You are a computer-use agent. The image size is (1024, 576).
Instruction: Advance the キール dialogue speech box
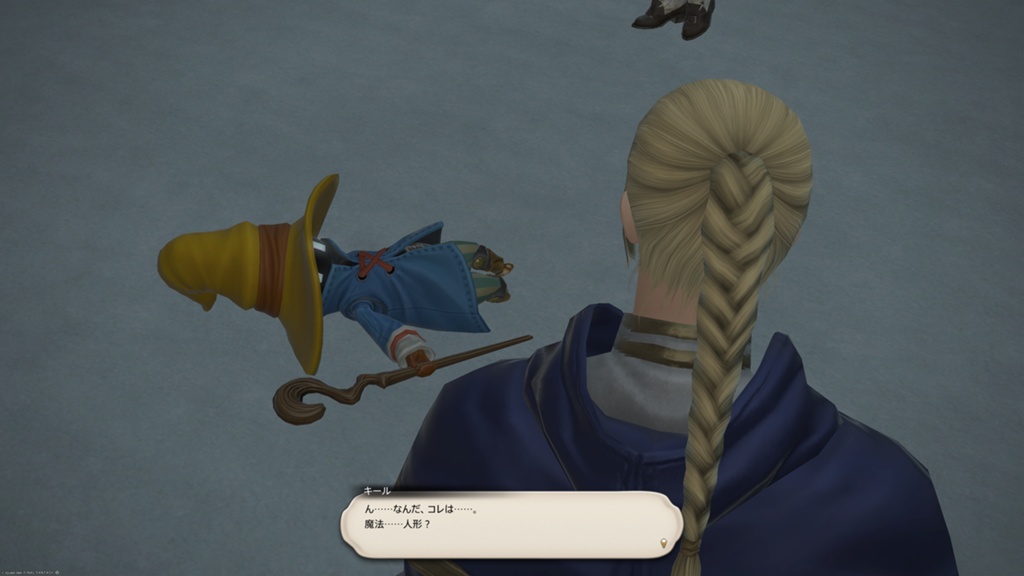(x=510, y=523)
